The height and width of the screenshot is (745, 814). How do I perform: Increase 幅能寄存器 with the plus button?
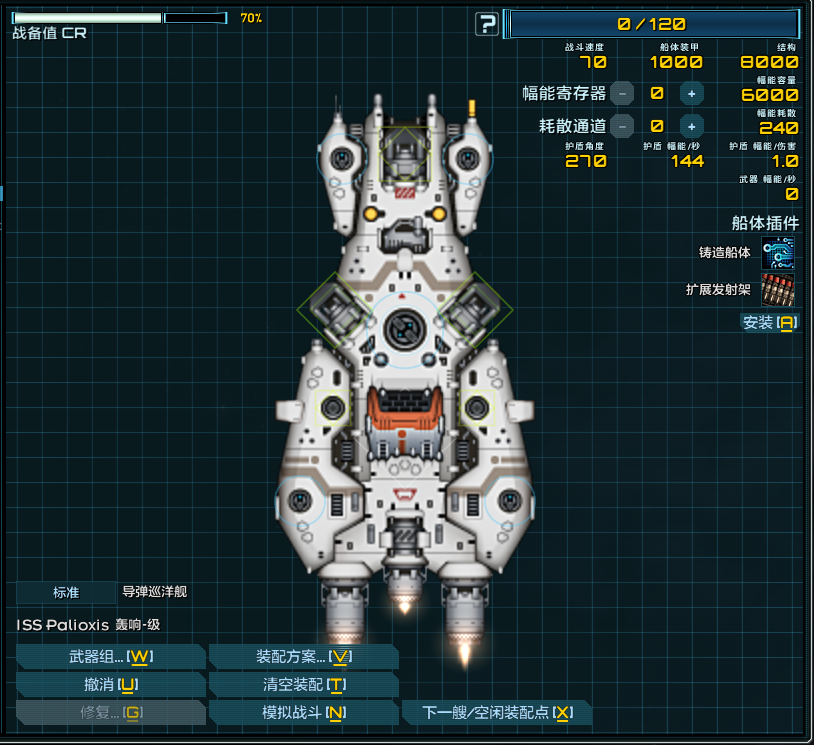[690, 94]
